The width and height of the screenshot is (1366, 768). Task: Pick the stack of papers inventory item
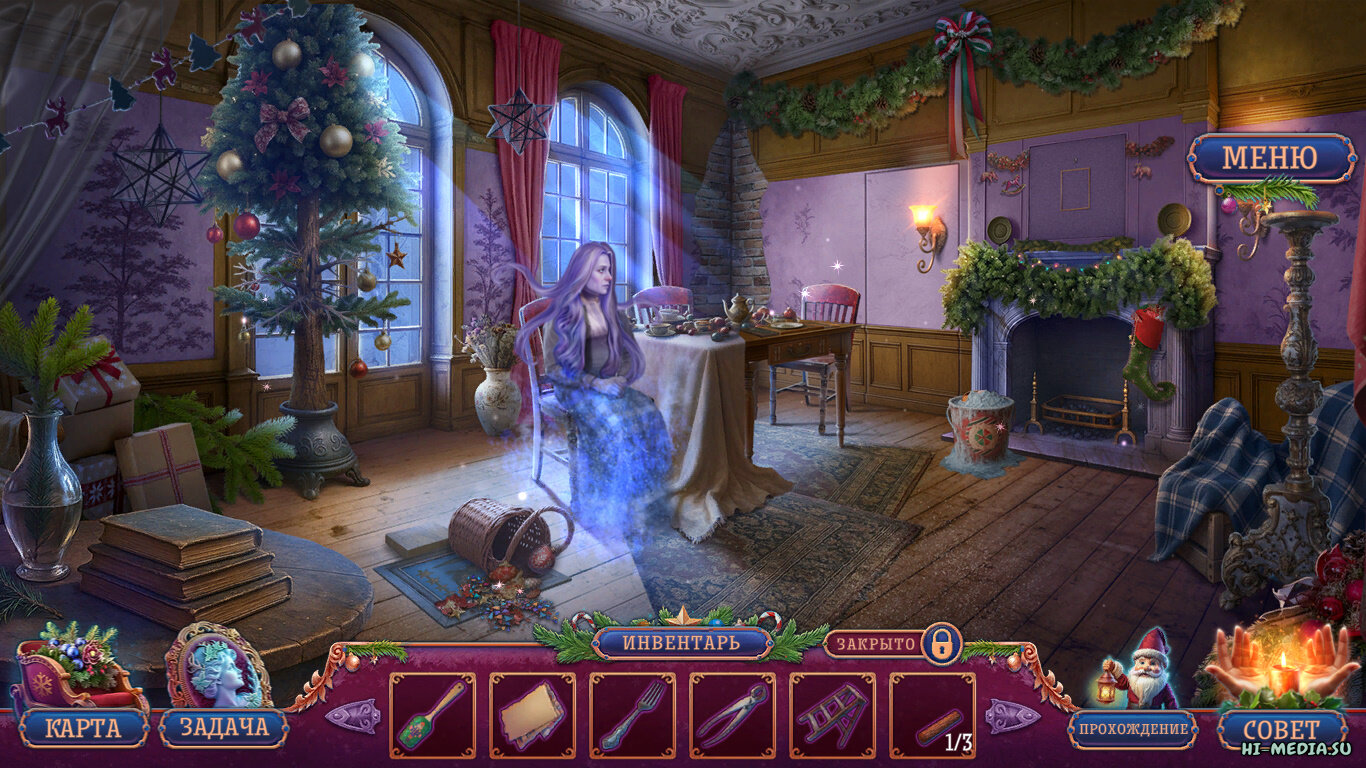click(x=532, y=715)
